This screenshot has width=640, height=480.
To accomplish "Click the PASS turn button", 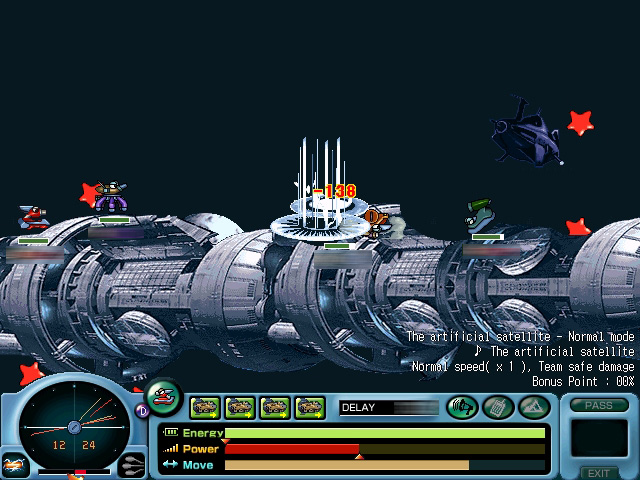I will pos(599,405).
